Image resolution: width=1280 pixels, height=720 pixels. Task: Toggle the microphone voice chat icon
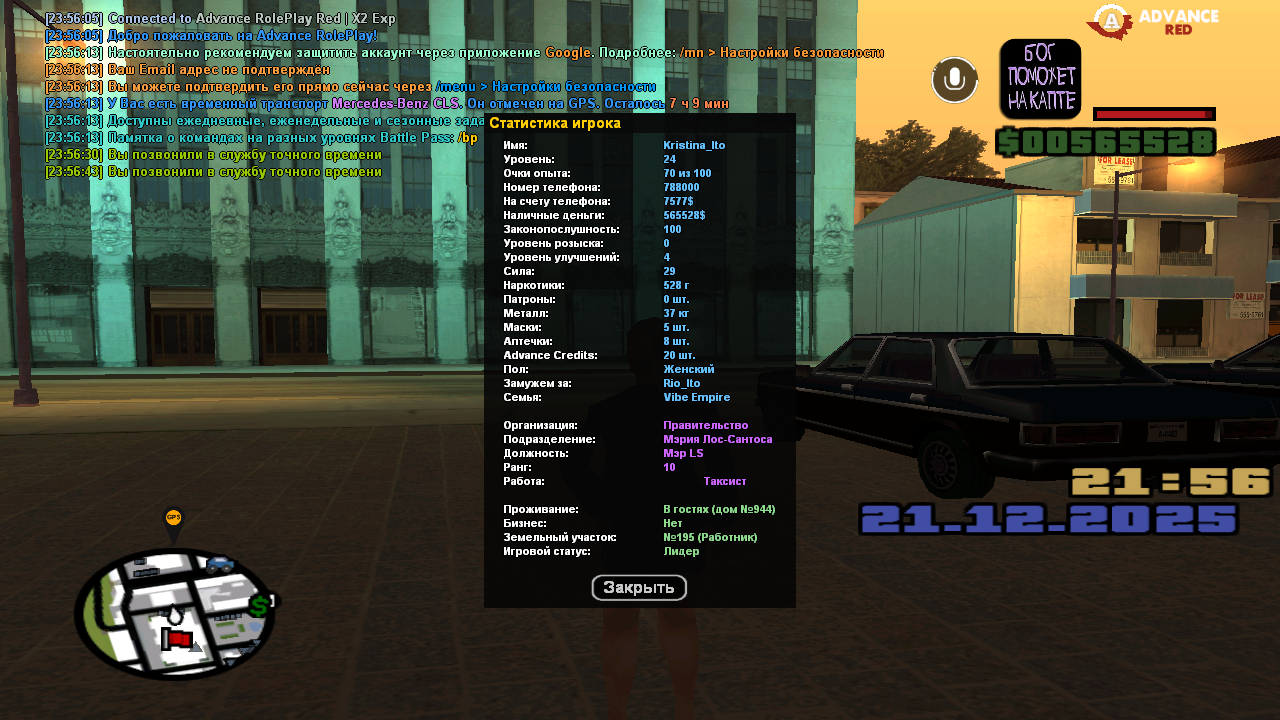click(954, 80)
